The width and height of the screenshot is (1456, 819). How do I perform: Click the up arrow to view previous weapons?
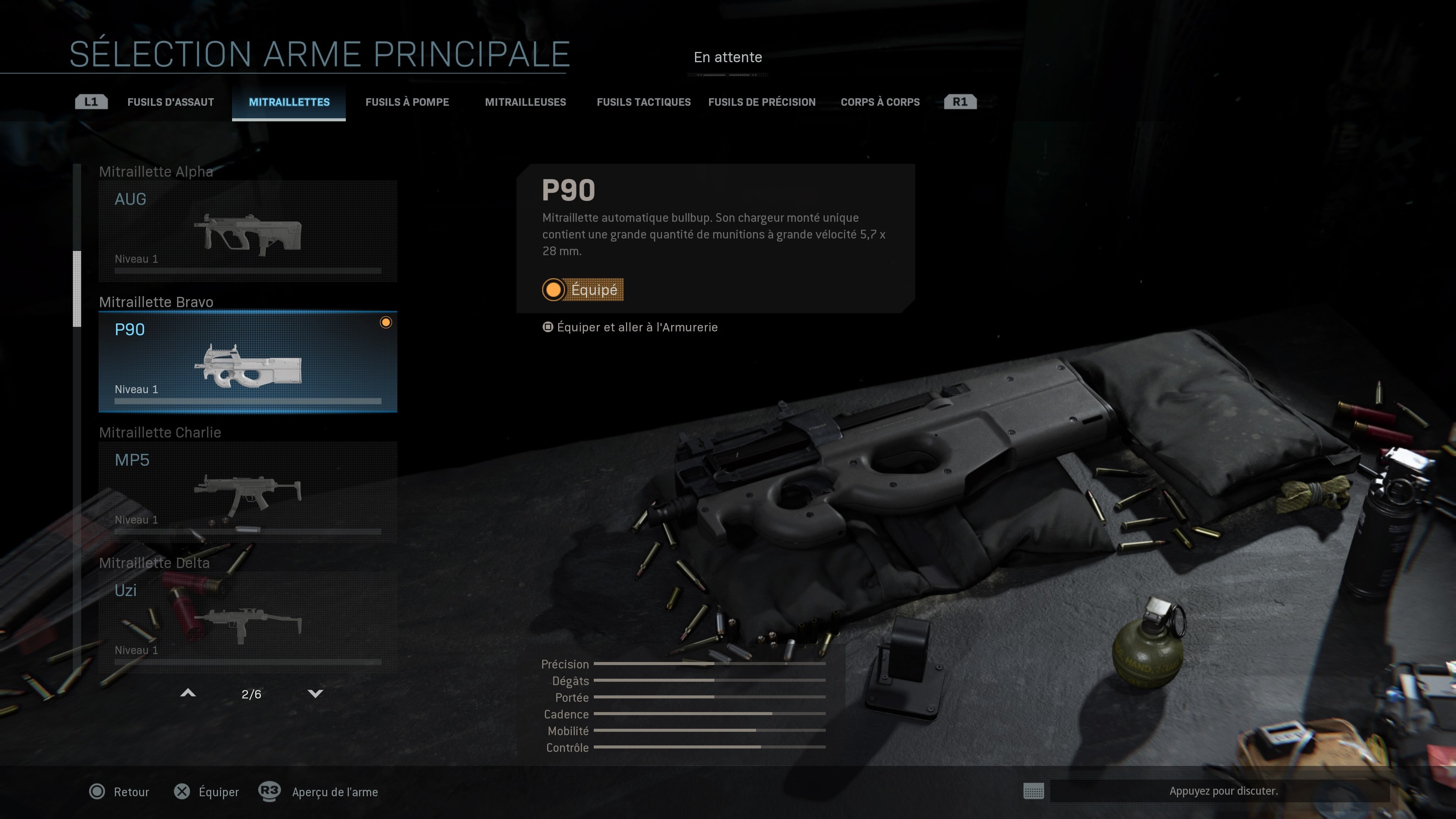(x=189, y=693)
